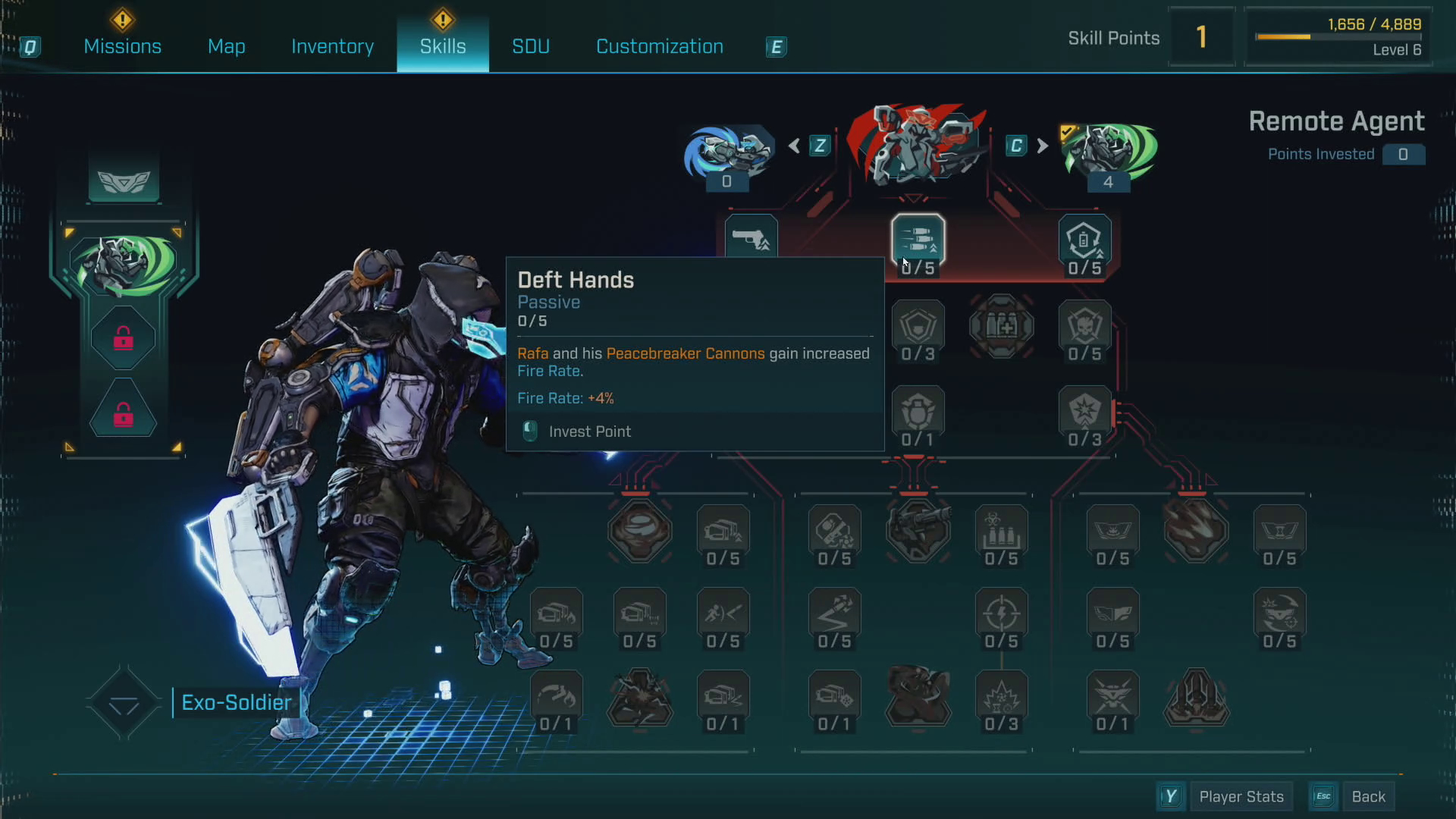This screenshot has height=819, width=1456.
Task: Click the upper pink locked augment slot
Action: 124,338
